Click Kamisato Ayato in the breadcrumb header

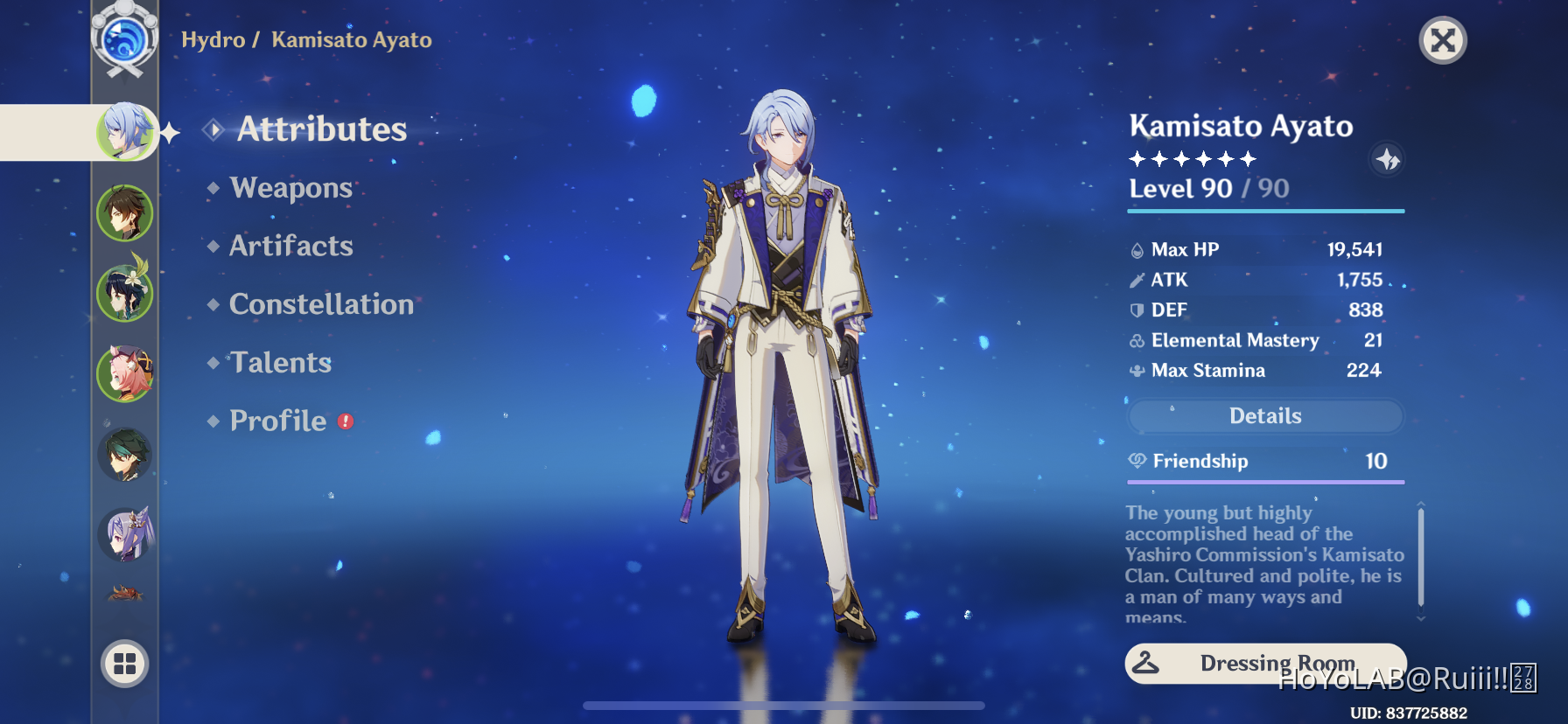(351, 39)
